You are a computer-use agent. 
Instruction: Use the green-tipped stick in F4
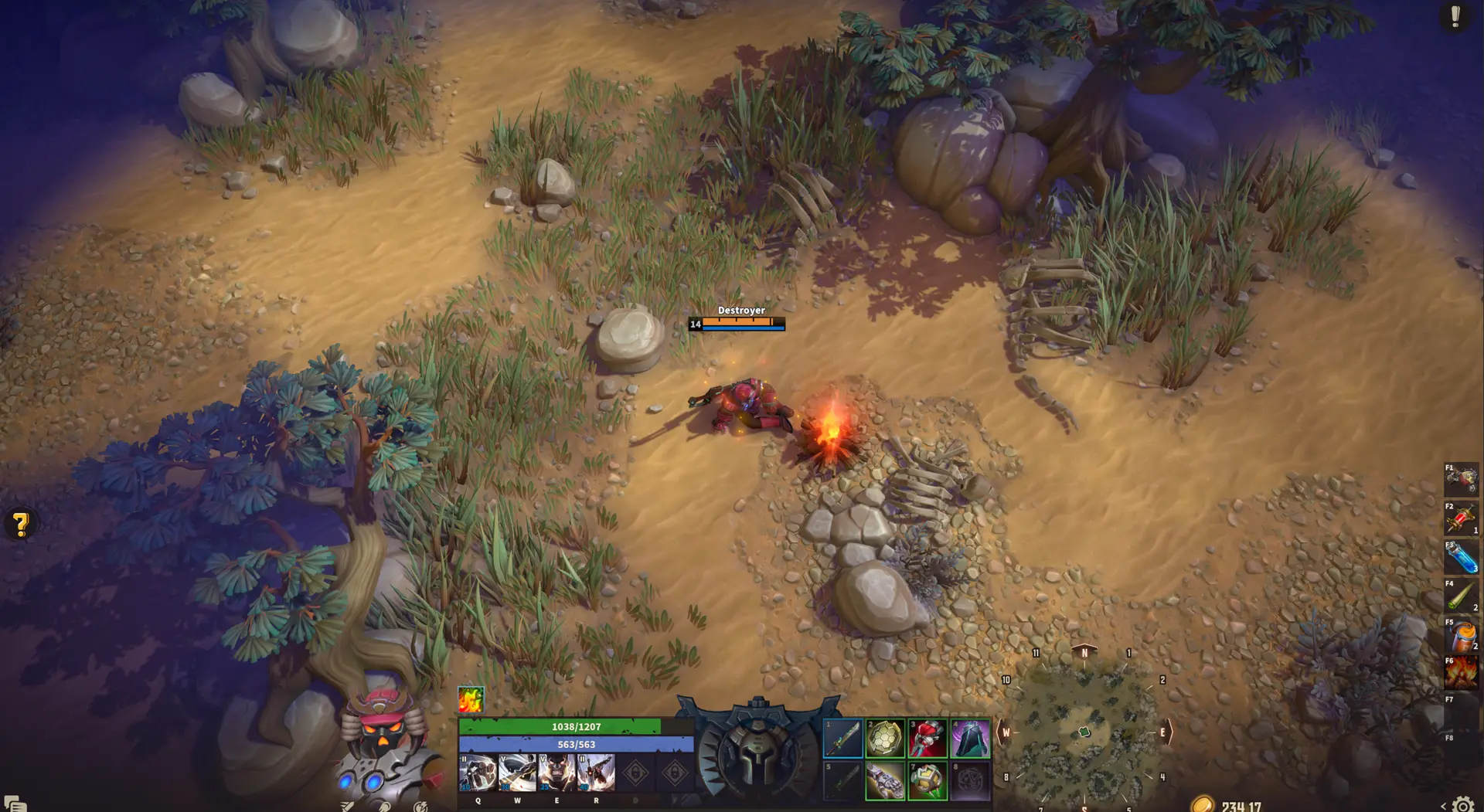[1461, 596]
